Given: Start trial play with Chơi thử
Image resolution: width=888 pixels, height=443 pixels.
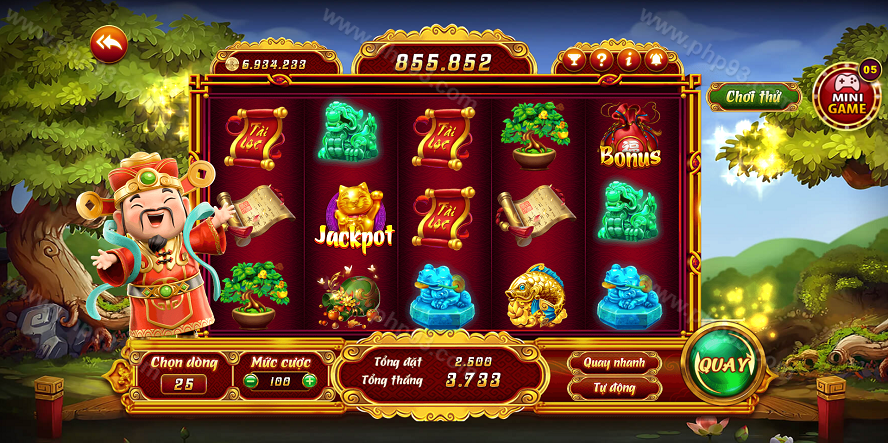Looking at the screenshot, I should [x=753, y=97].
